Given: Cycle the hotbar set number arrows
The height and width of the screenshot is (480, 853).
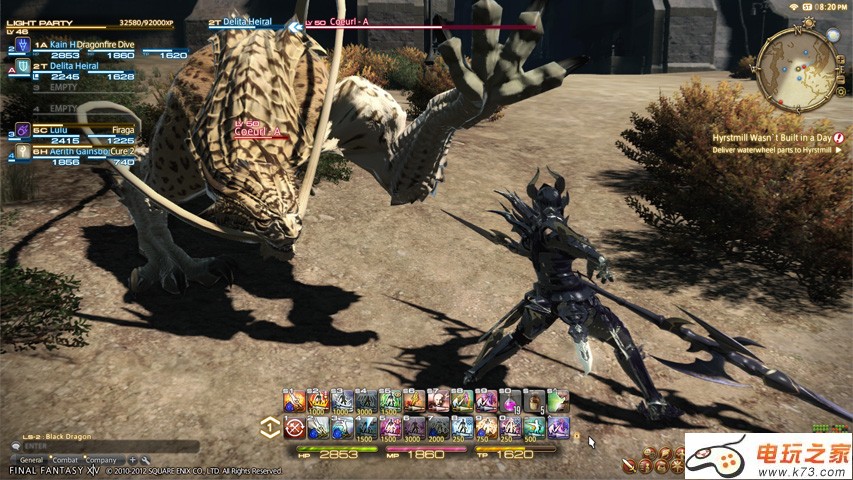Looking at the screenshot, I should click(269, 427).
